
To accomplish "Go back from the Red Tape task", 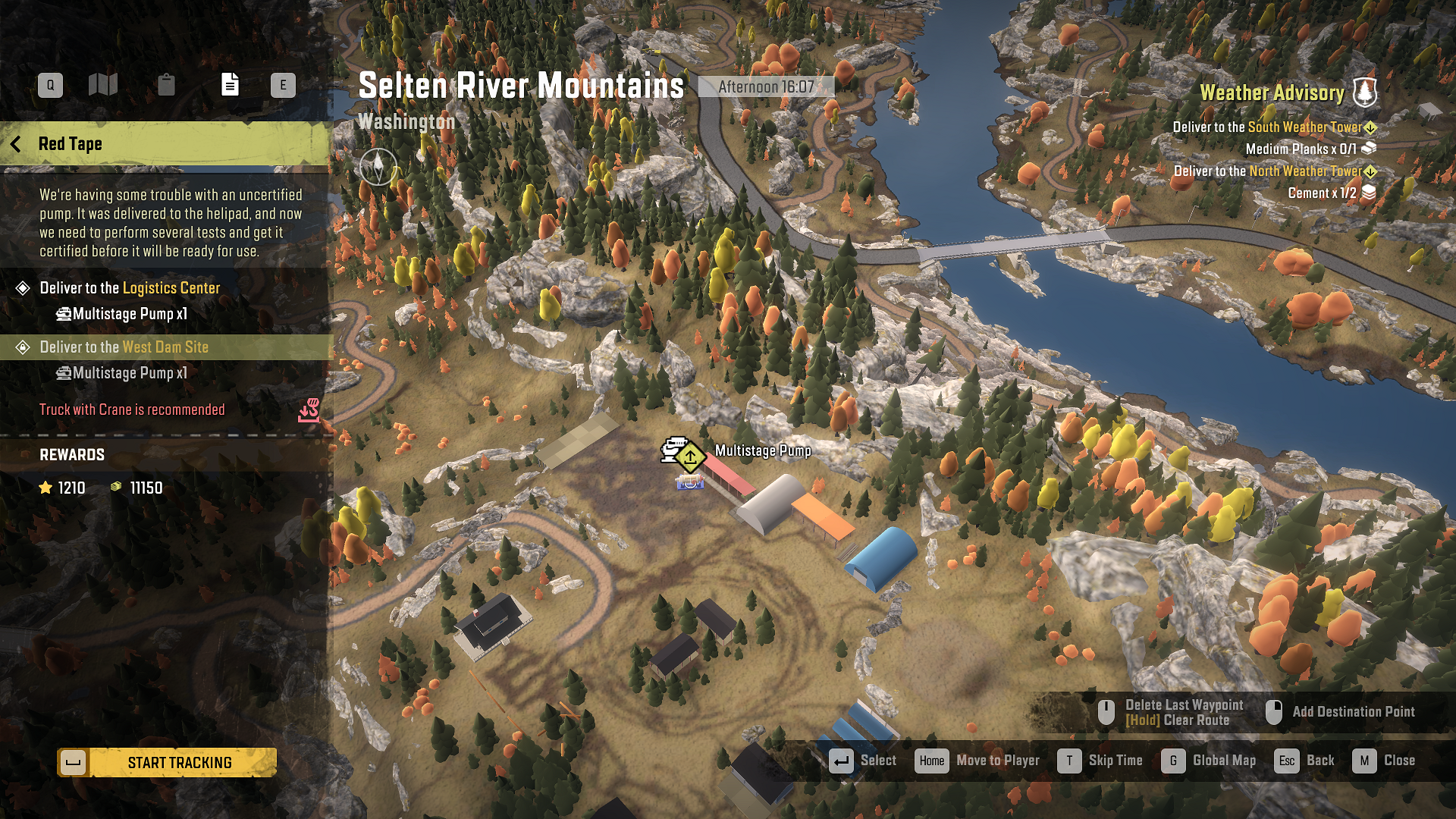I will [16, 144].
